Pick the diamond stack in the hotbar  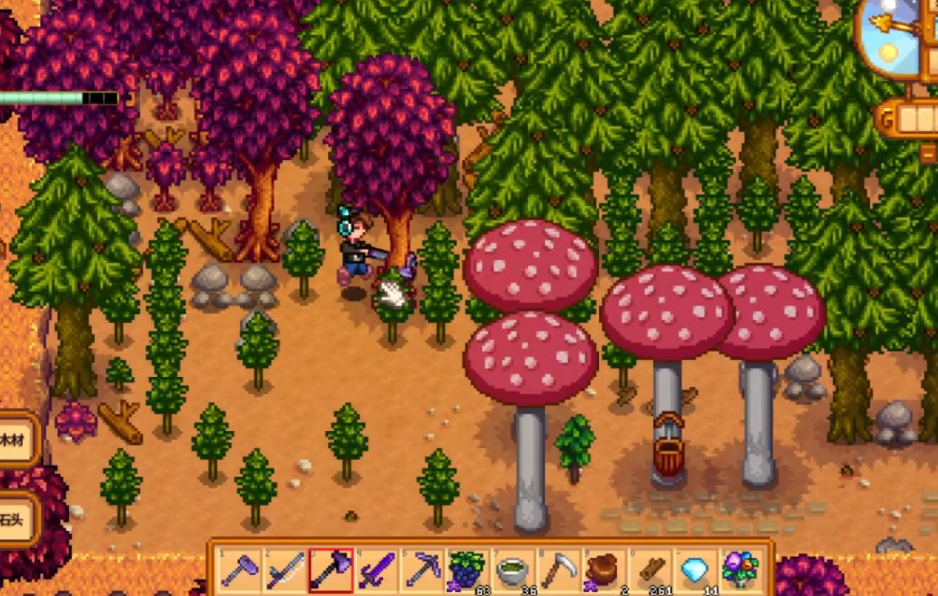pyautogui.click(x=695, y=569)
